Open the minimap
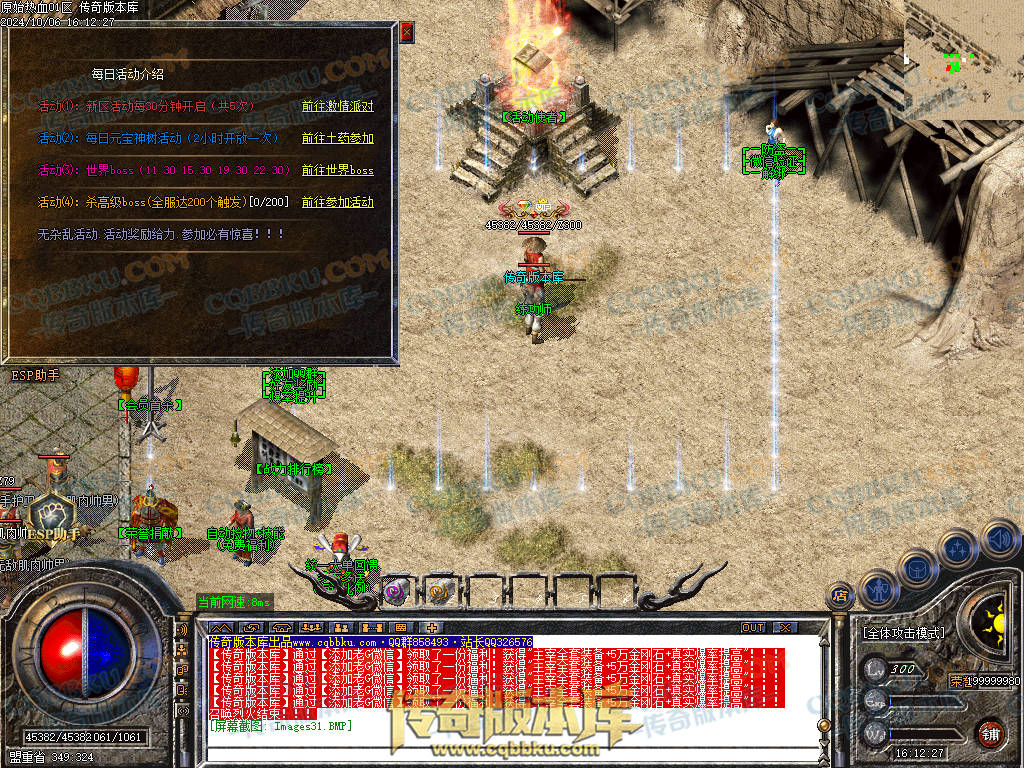The height and width of the screenshot is (768, 1024). (x=963, y=60)
